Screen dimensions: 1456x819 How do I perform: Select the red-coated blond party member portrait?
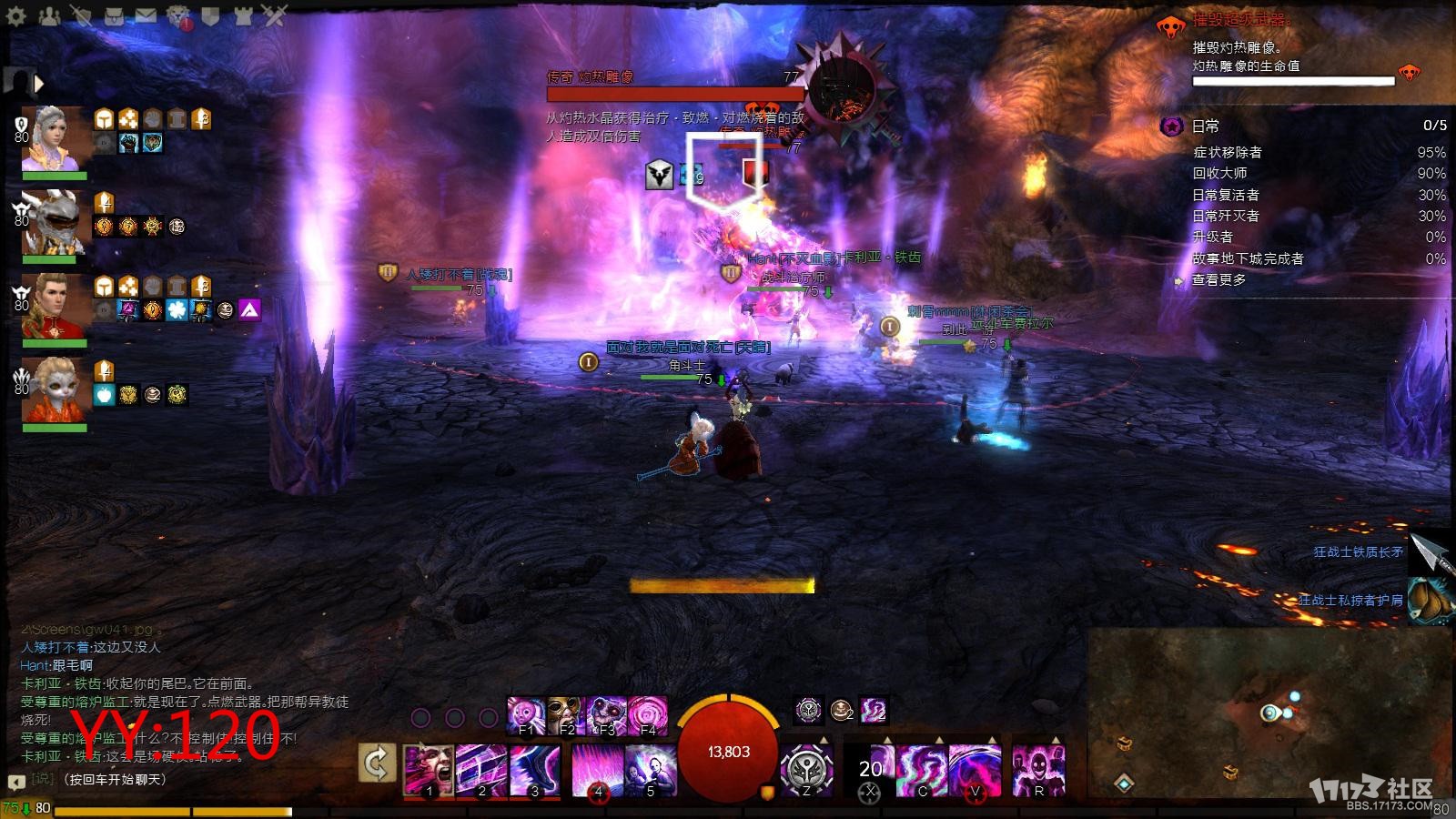(55, 305)
